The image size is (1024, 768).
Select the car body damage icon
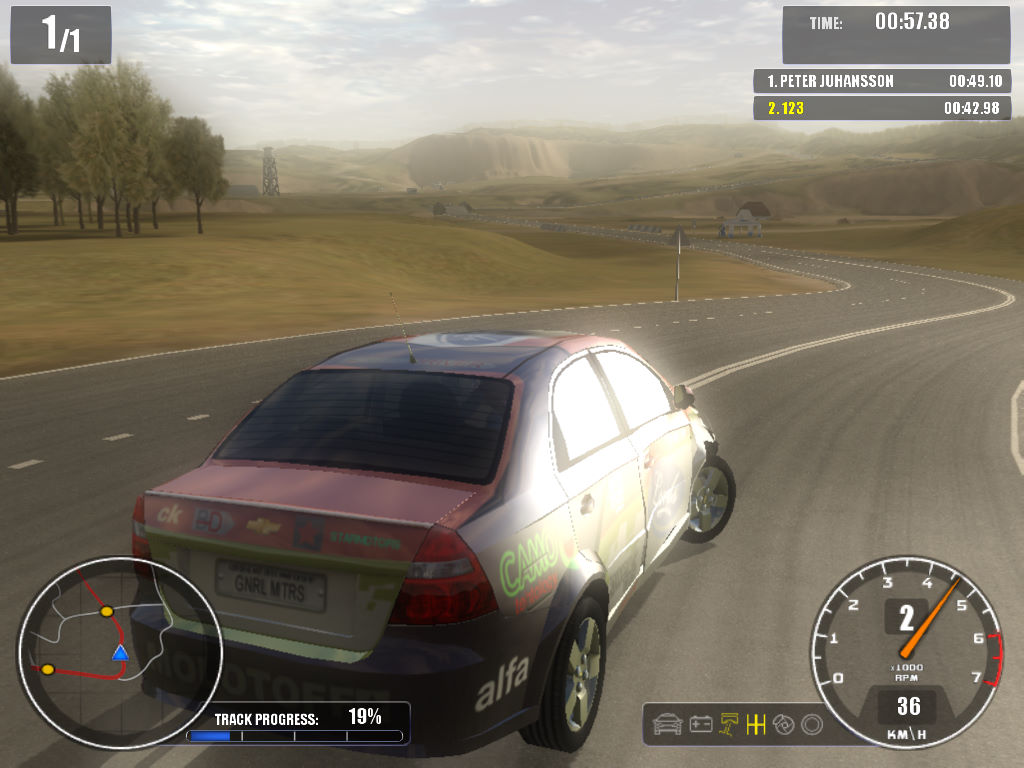coord(667,723)
